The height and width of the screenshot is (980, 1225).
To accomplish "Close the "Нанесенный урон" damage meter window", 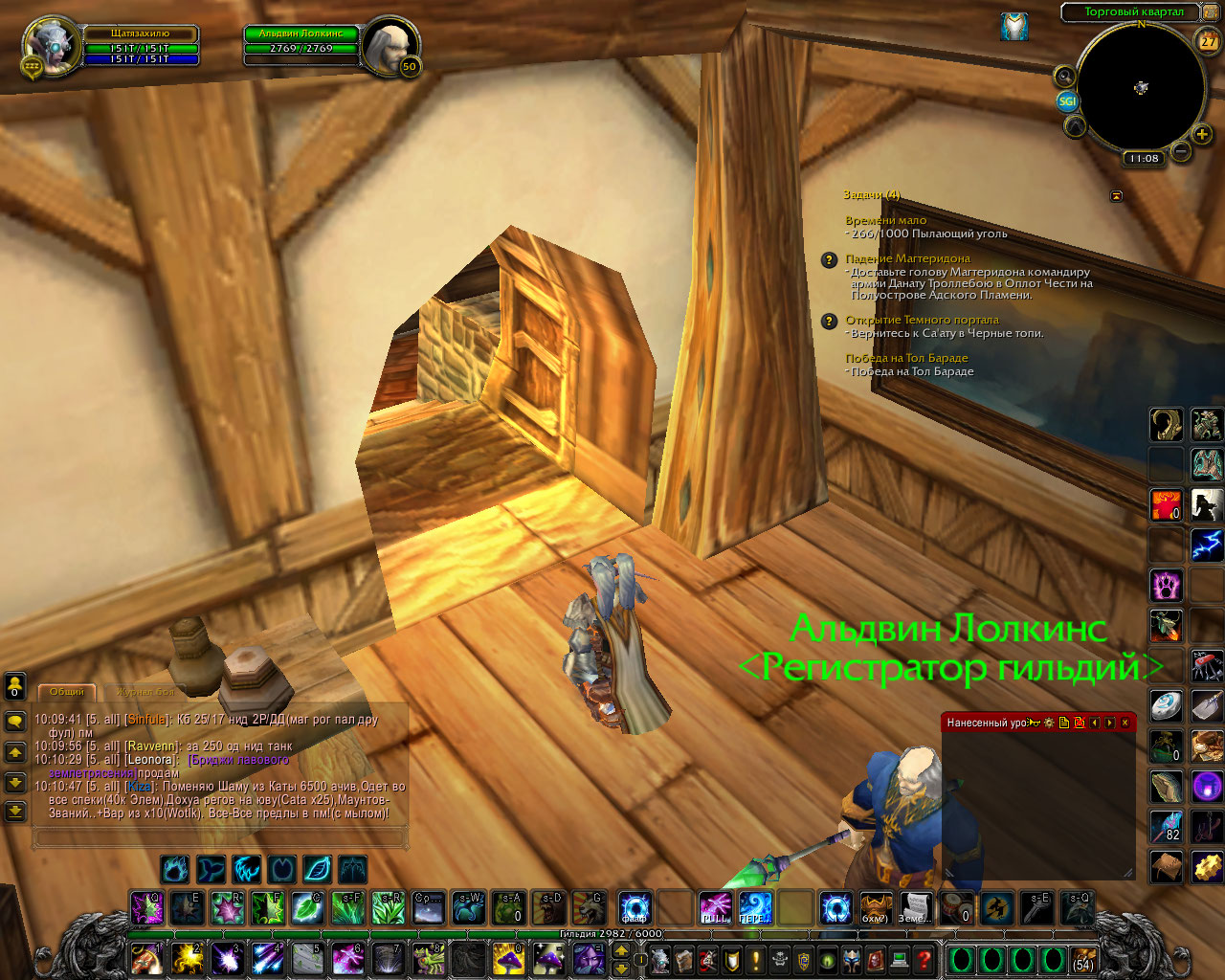I will (1125, 723).
